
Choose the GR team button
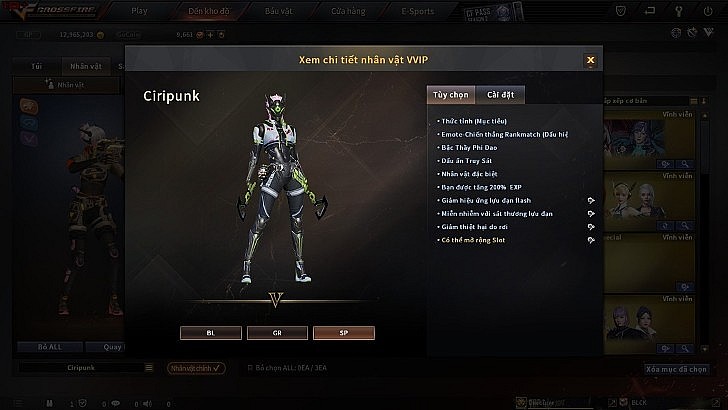click(x=277, y=332)
